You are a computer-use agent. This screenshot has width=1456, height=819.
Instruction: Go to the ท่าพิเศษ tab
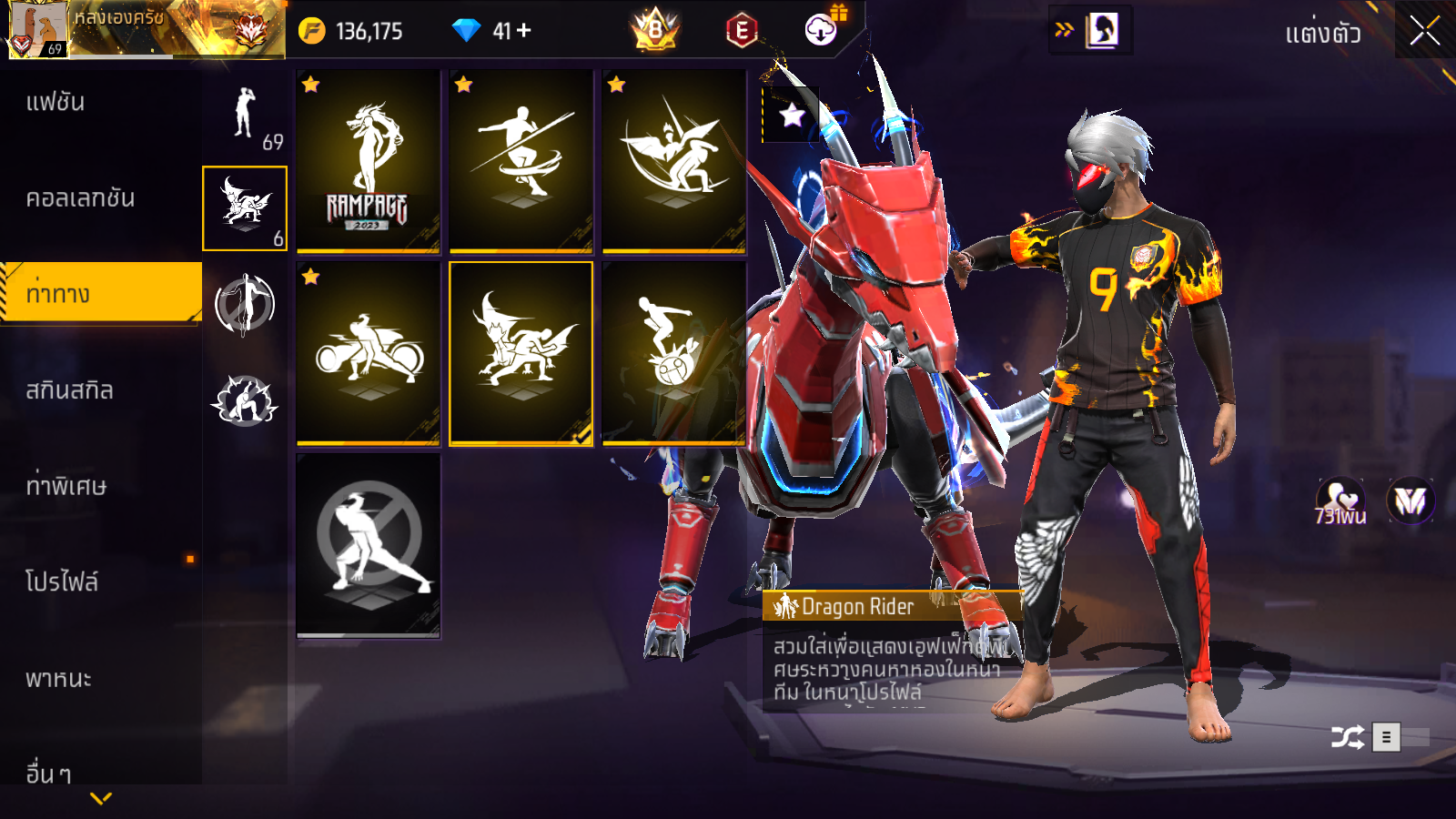pyautogui.click(x=66, y=486)
